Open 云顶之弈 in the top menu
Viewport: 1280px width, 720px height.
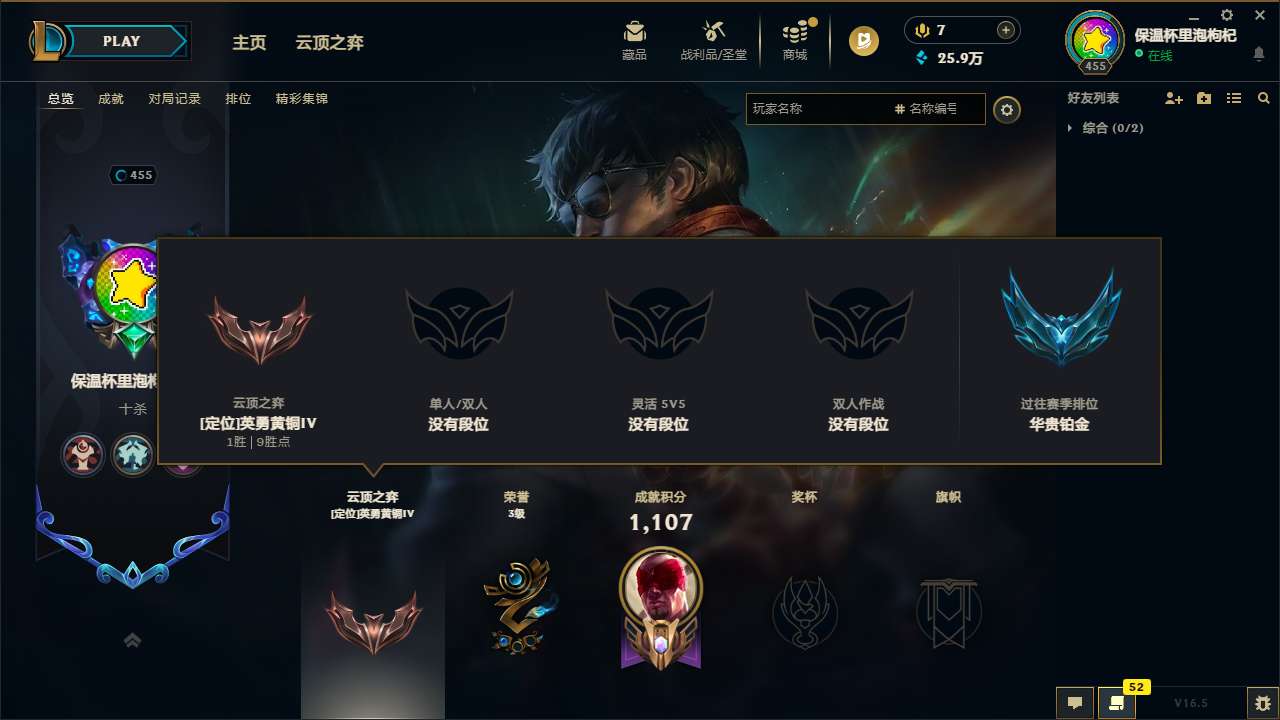click(331, 43)
